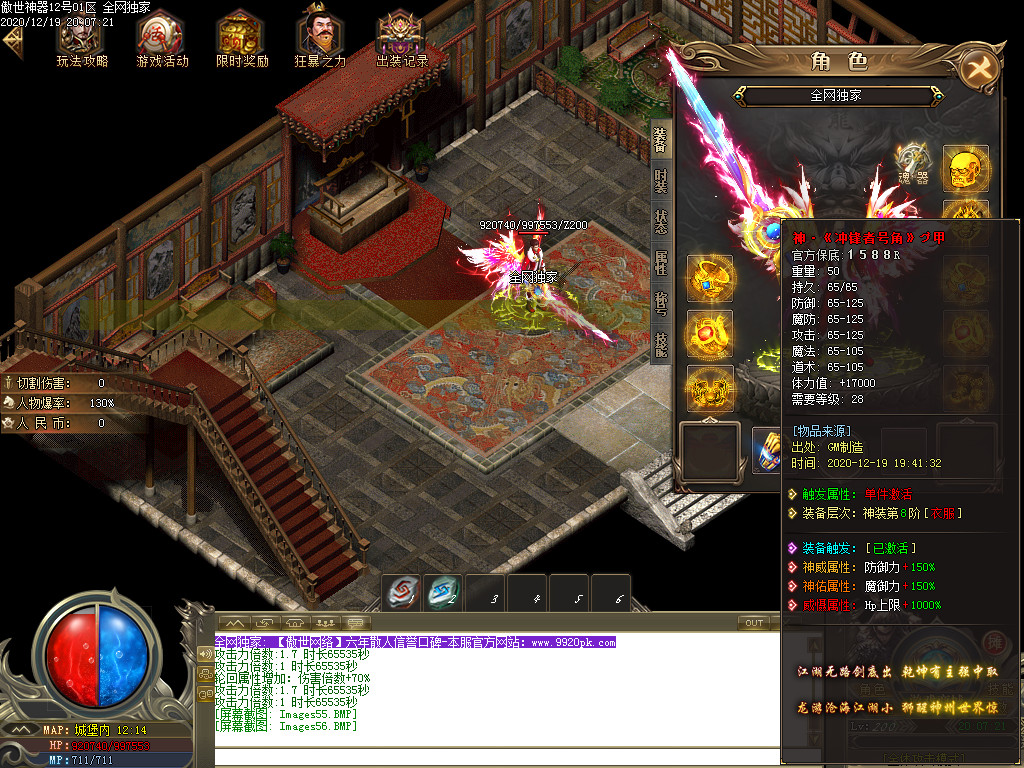Click the OUT button above chat
The width and height of the screenshot is (1024, 768).
coord(754,623)
